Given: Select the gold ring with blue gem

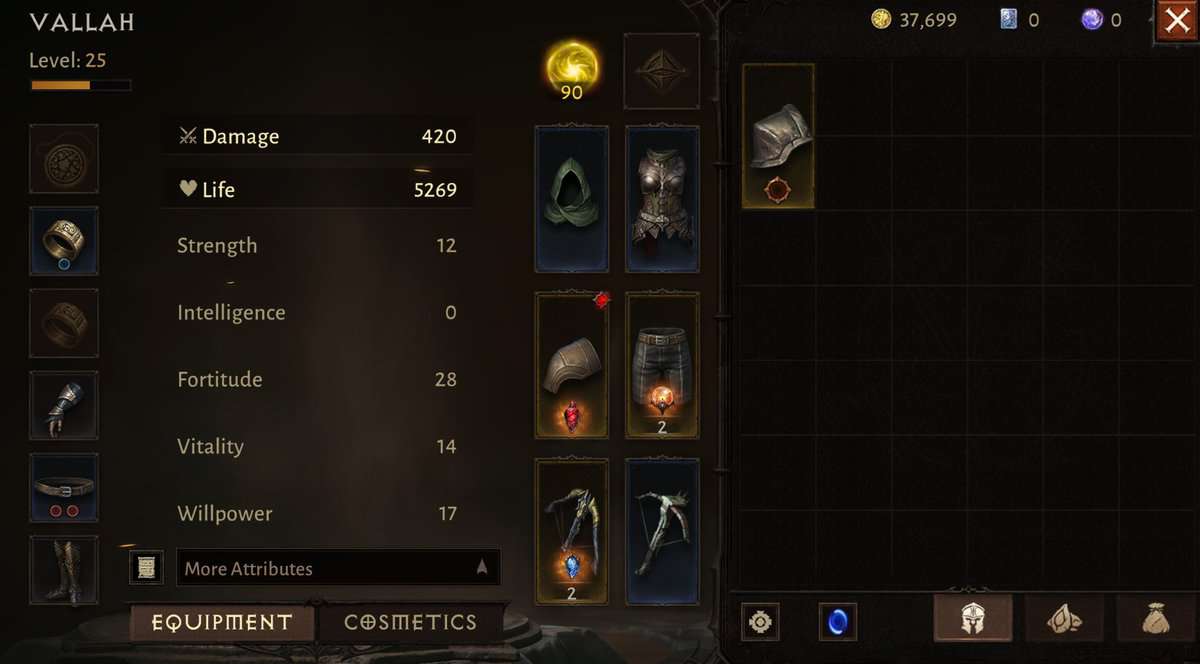Looking at the screenshot, I should point(64,241).
